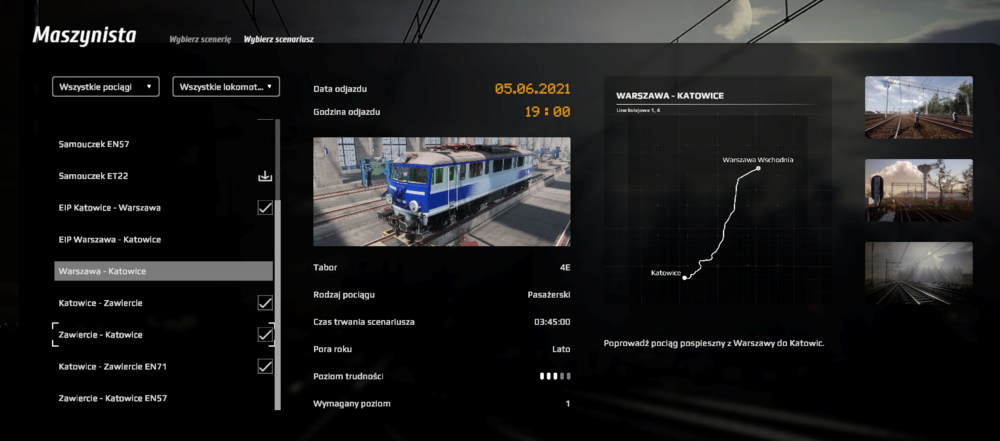Image resolution: width=1000 pixels, height=441 pixels.
Task: Select the Zawiercie - Katowice scenario
Action: click(100, 335)
